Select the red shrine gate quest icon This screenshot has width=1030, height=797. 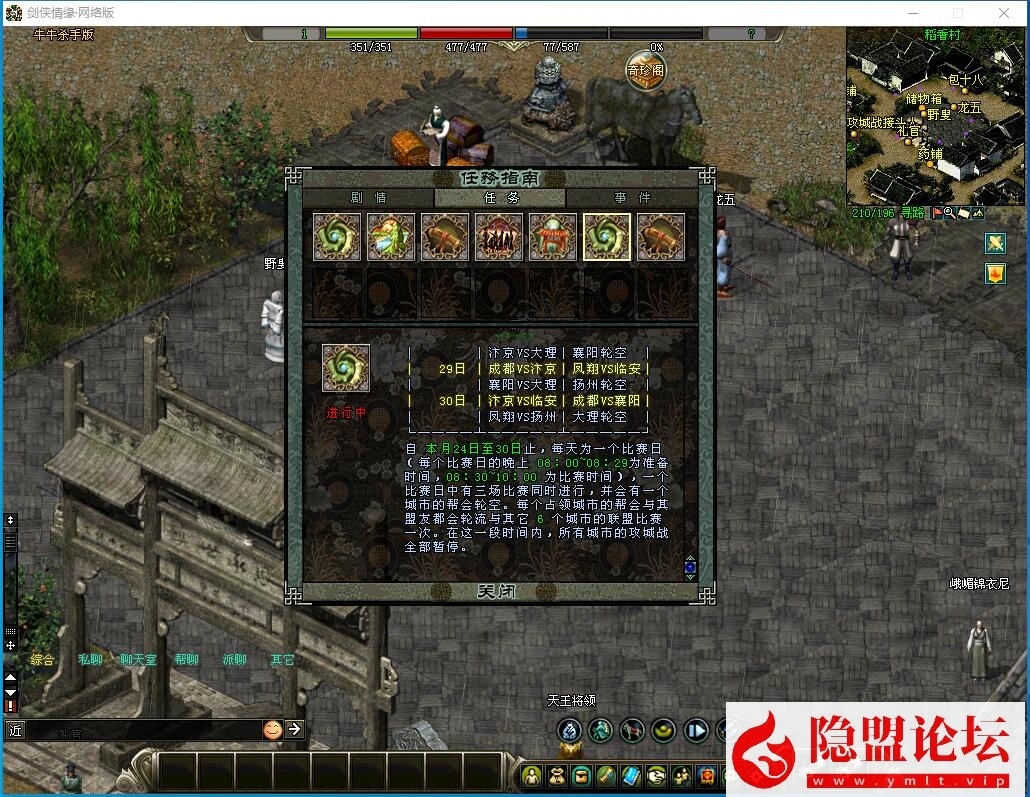[x=553, y=237]
